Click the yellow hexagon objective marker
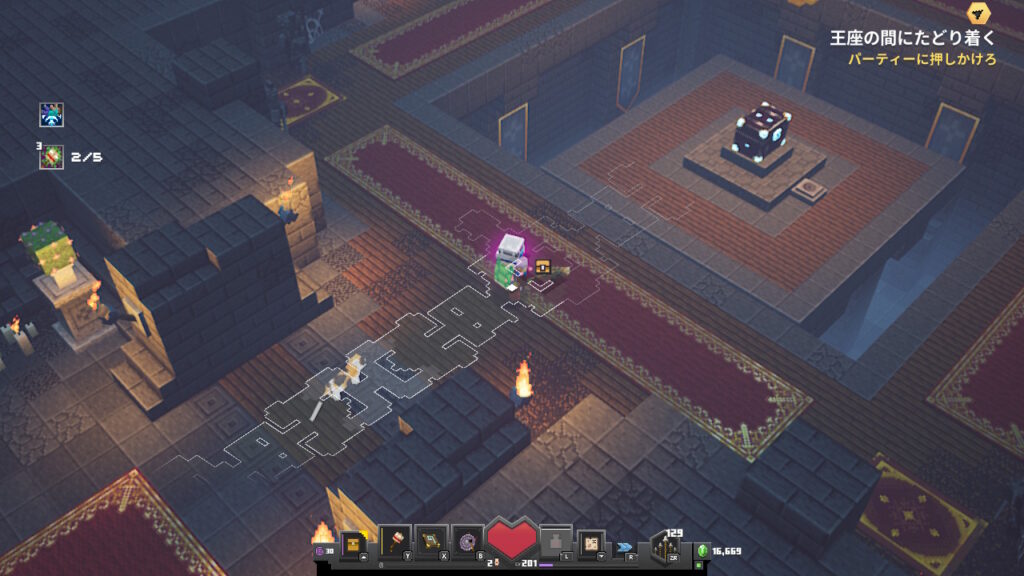Image resolution: width=1024 pixels, height=576 pixels. 978,13
